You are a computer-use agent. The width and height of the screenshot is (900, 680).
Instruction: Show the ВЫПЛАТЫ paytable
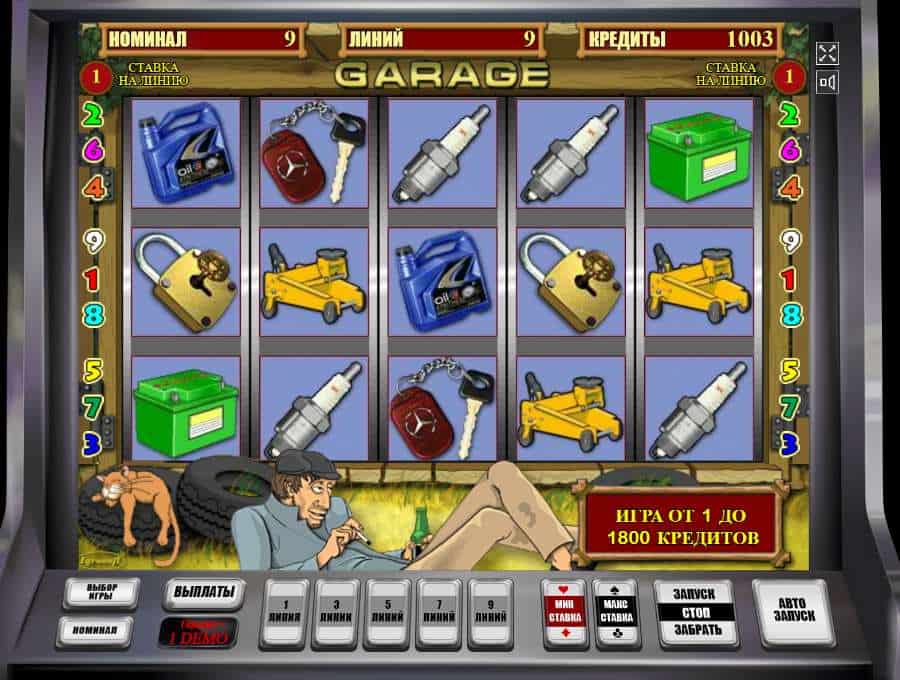(x=204, y=592)
